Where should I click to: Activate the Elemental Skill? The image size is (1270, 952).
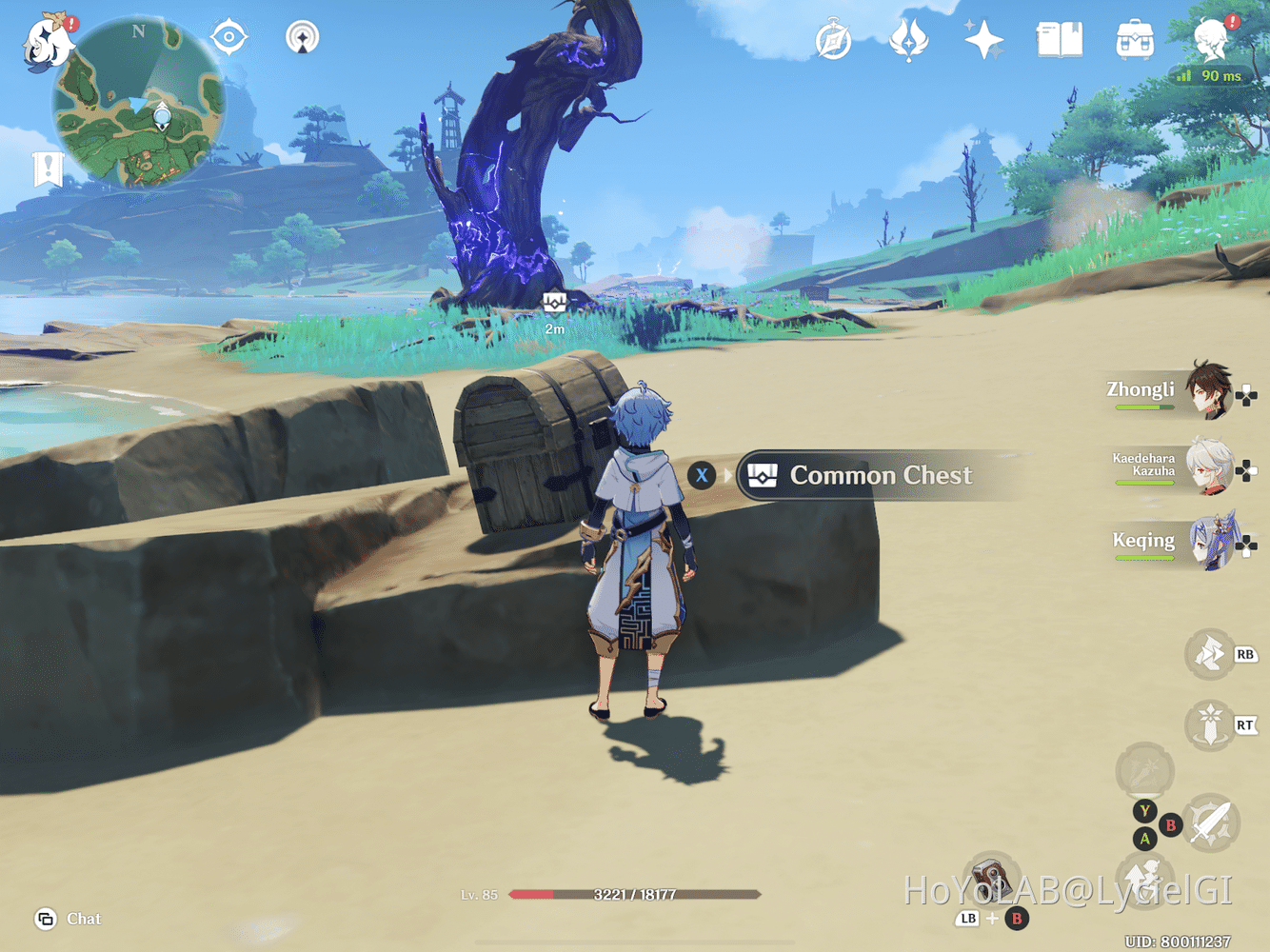tap(1209, 656)
